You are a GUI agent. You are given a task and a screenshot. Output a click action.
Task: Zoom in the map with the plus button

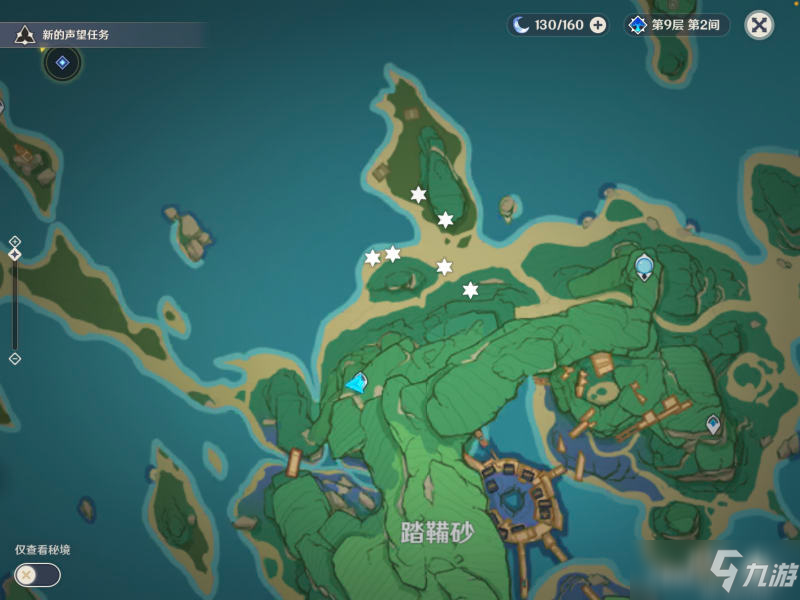click(15, 241)
